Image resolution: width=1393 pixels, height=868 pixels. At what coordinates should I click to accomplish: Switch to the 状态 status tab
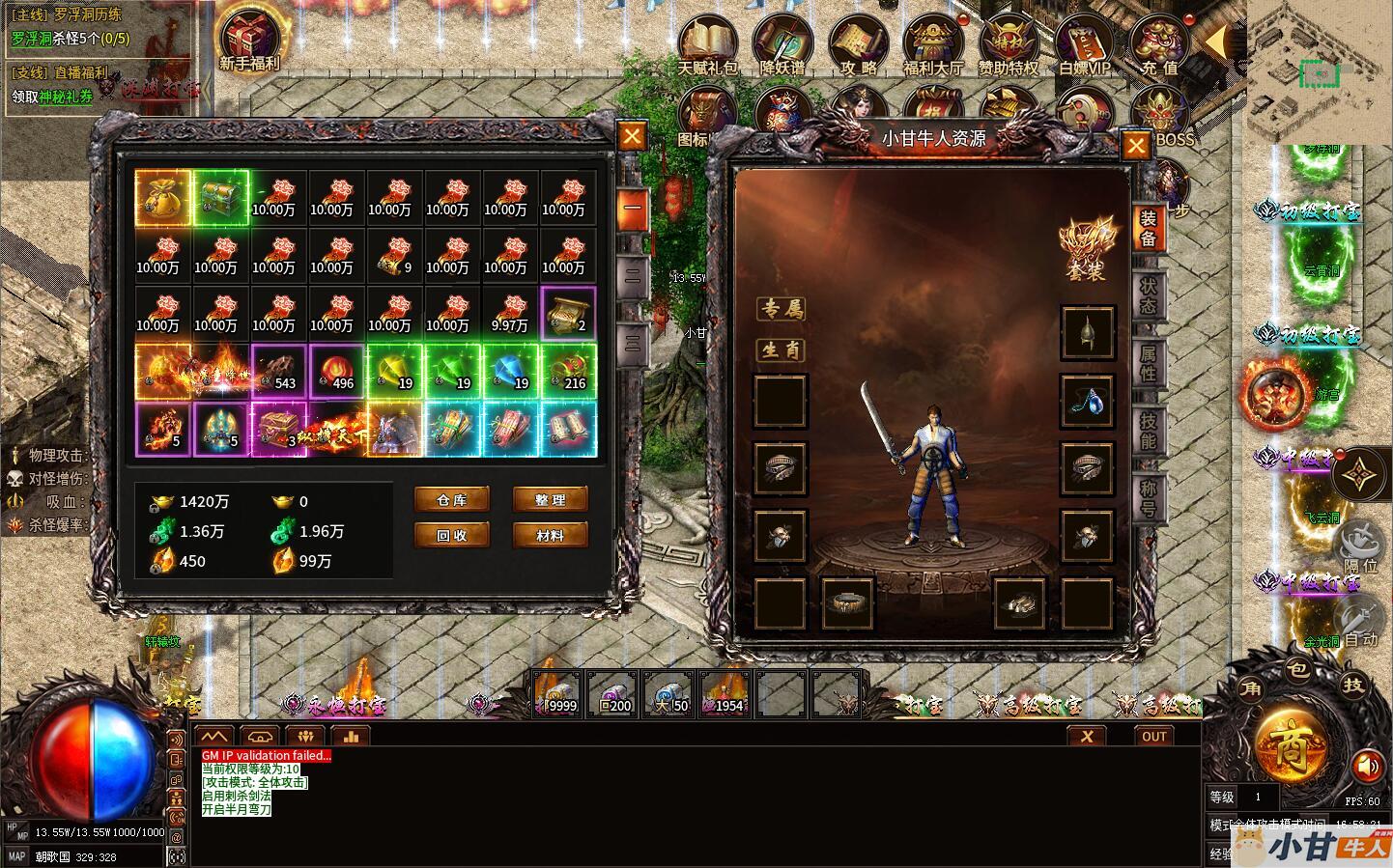[1148, 296]
